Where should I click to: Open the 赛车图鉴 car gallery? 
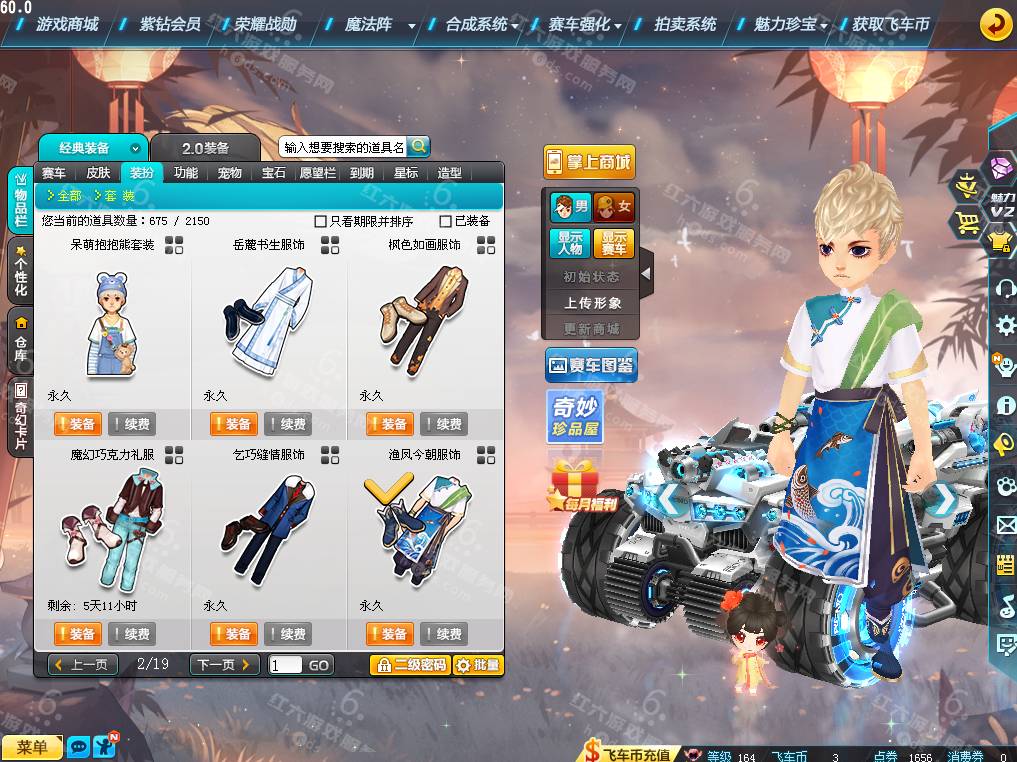click(x=591, y=366)
